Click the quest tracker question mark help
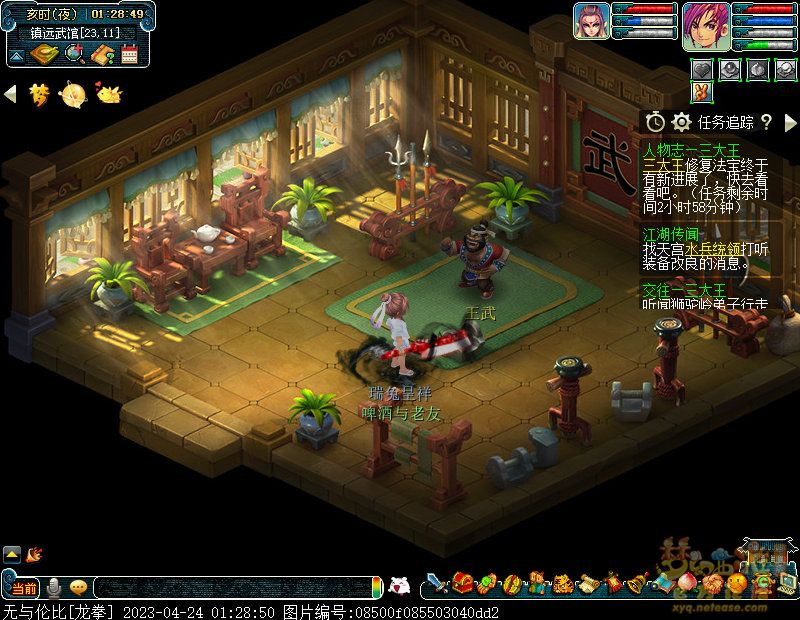This screenshot has width=800, height=620. pos(766,122)
